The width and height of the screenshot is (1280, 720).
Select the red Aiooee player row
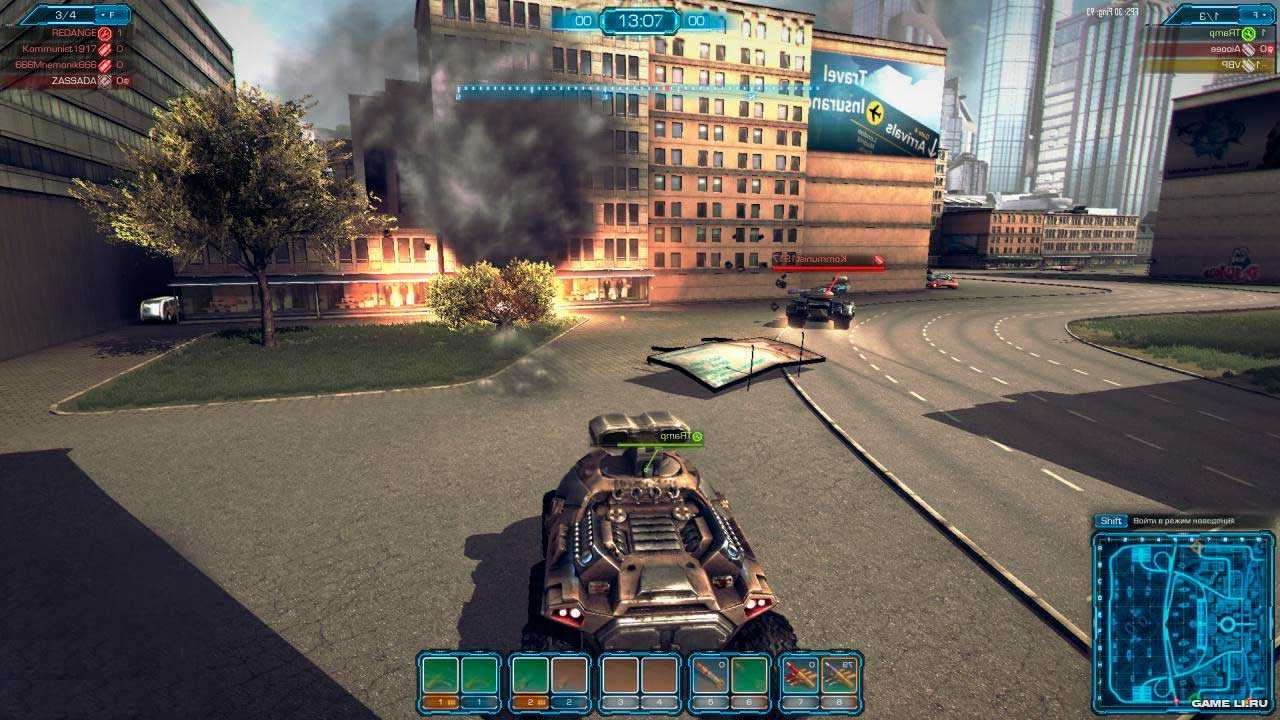click(1210, 49)
